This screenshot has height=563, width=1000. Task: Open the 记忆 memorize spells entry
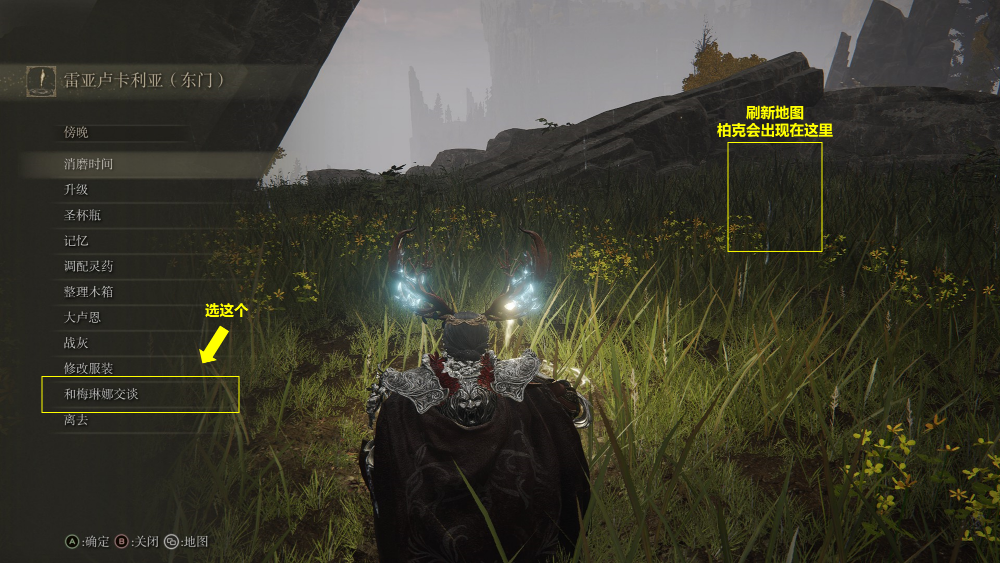[76, 241]
